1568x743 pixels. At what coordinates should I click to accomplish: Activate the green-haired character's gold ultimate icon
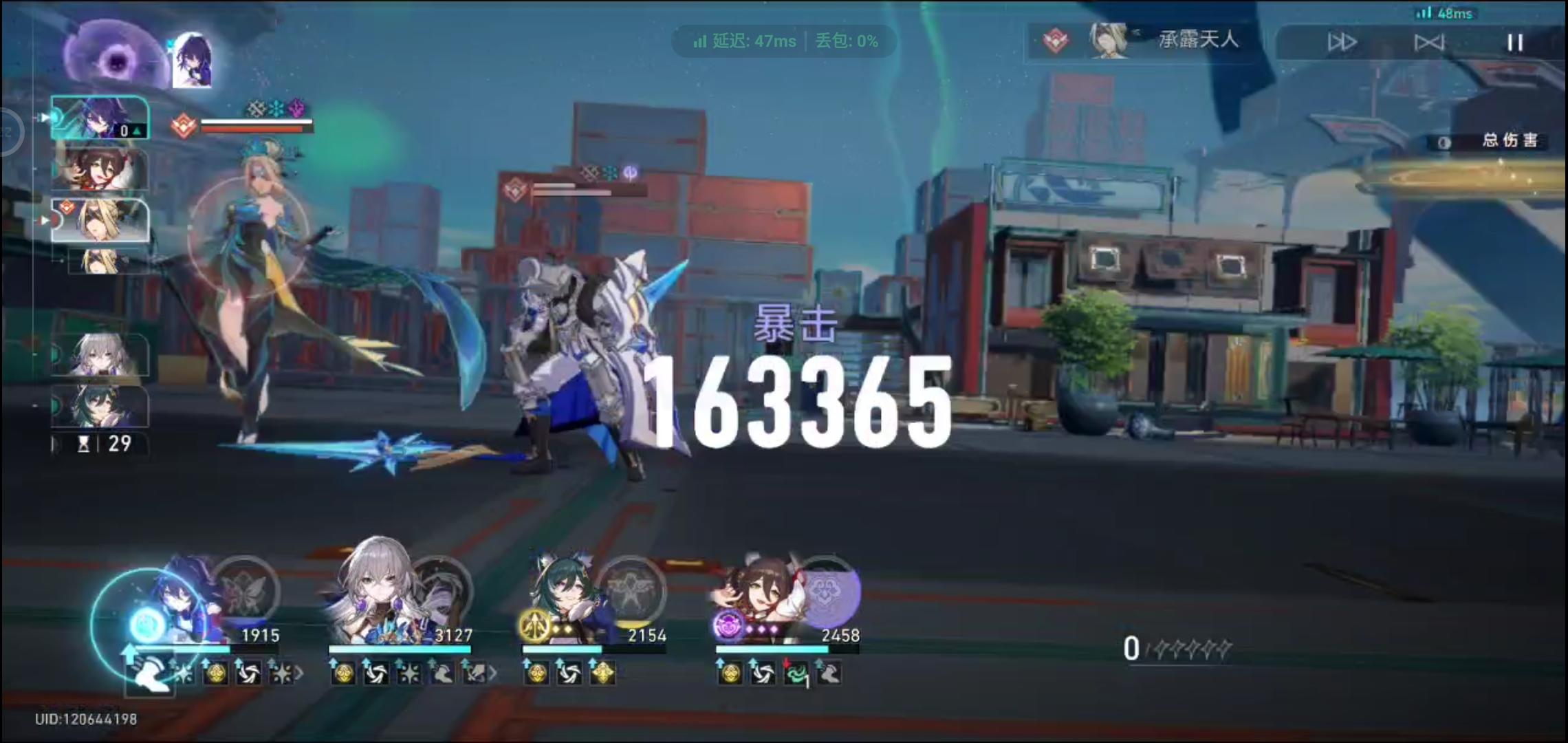tap(533, 627)
